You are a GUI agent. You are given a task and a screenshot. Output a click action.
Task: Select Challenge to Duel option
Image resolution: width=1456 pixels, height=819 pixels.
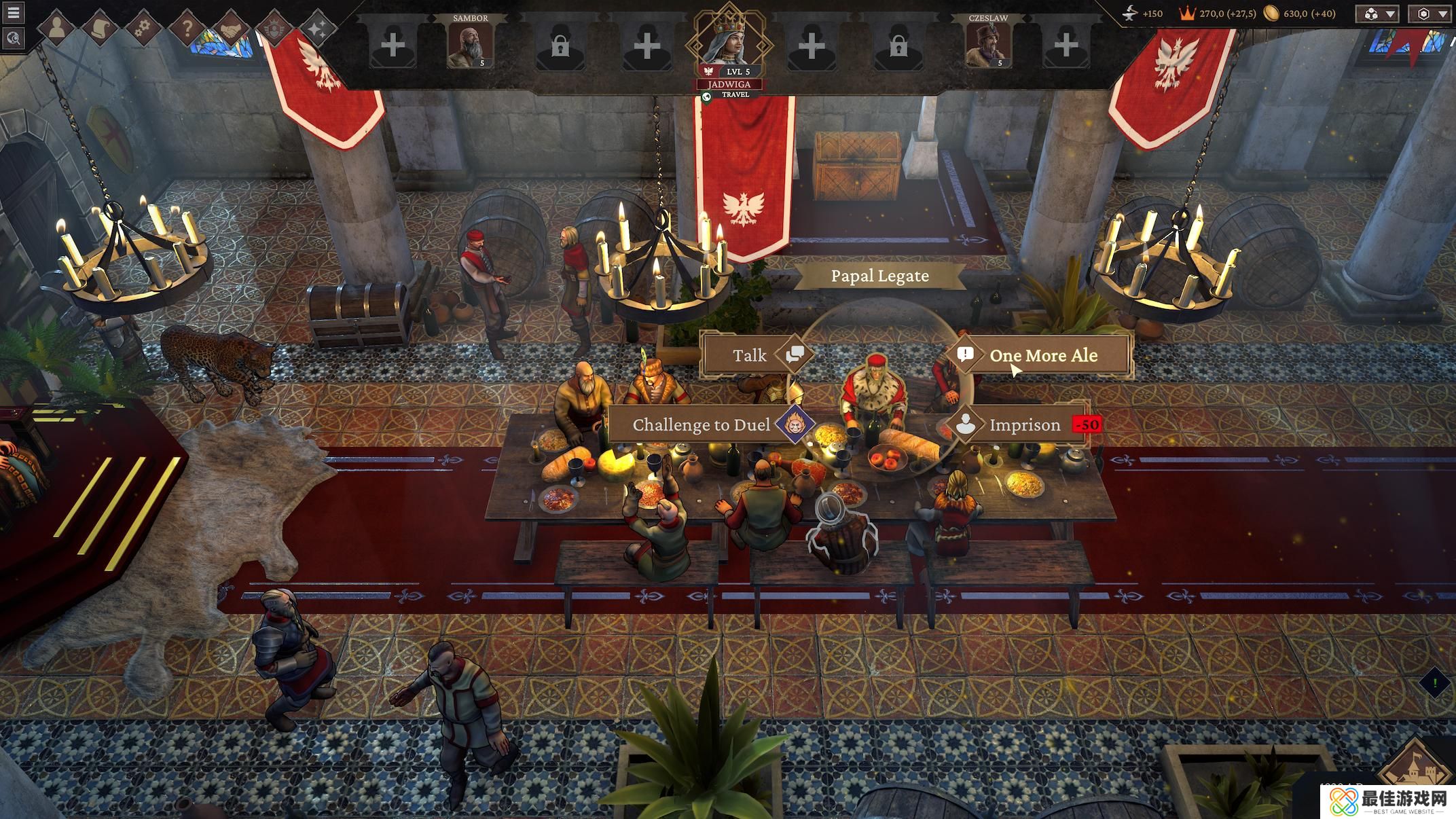point(702,425)
